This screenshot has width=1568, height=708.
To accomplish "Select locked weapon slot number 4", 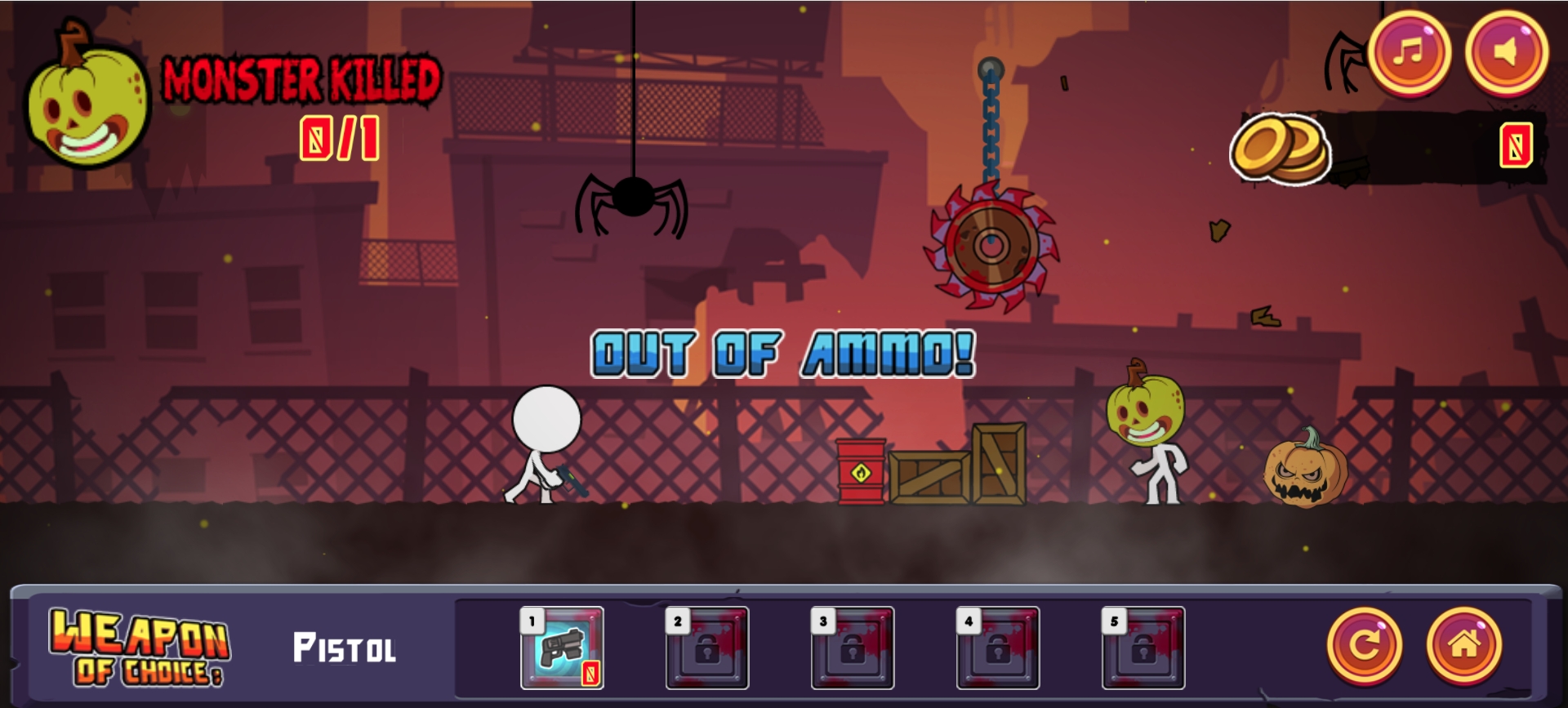I will pyautogui.click(x=998, y=648).
